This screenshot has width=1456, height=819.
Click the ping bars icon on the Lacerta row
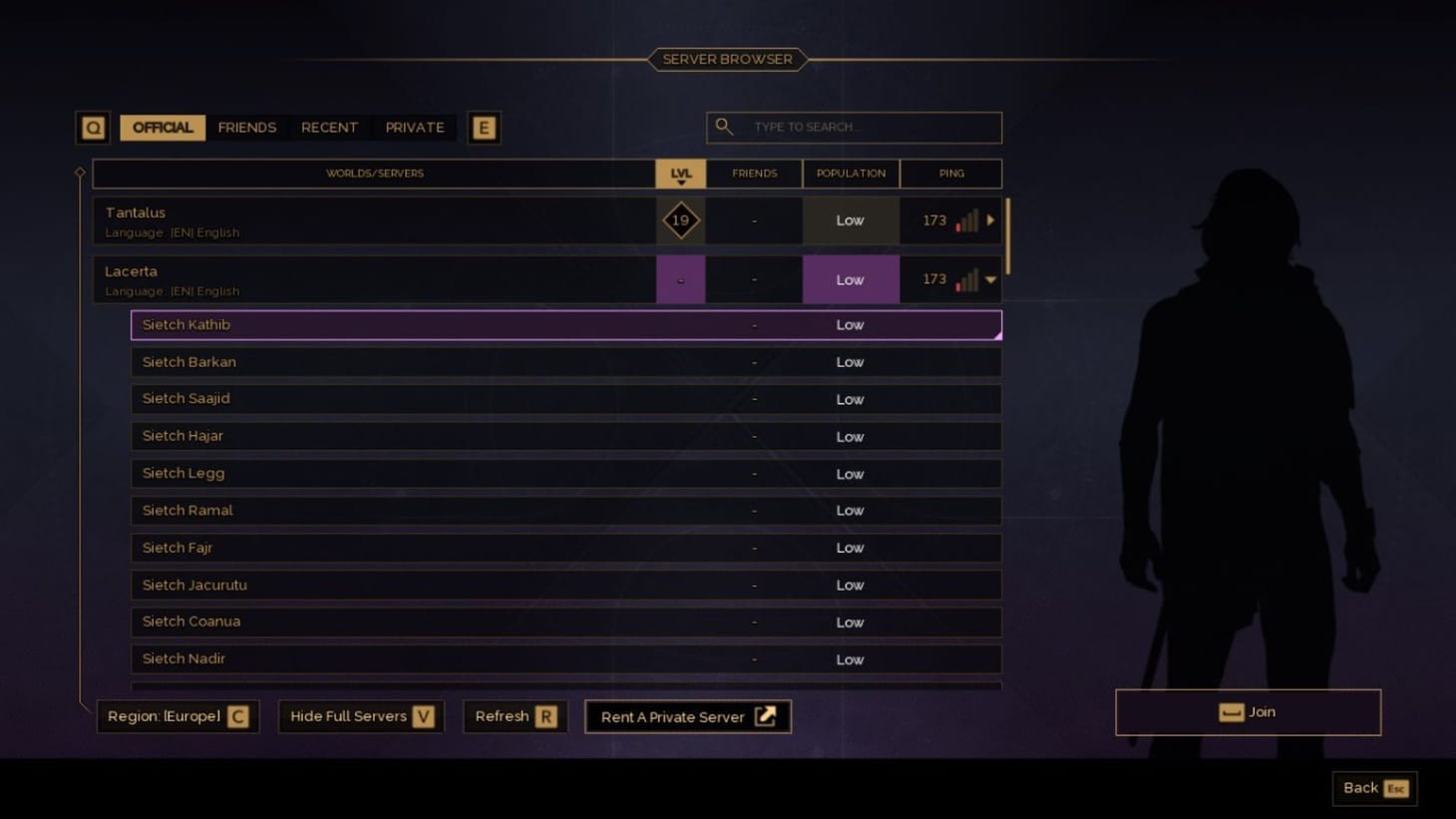click(965, 280)
